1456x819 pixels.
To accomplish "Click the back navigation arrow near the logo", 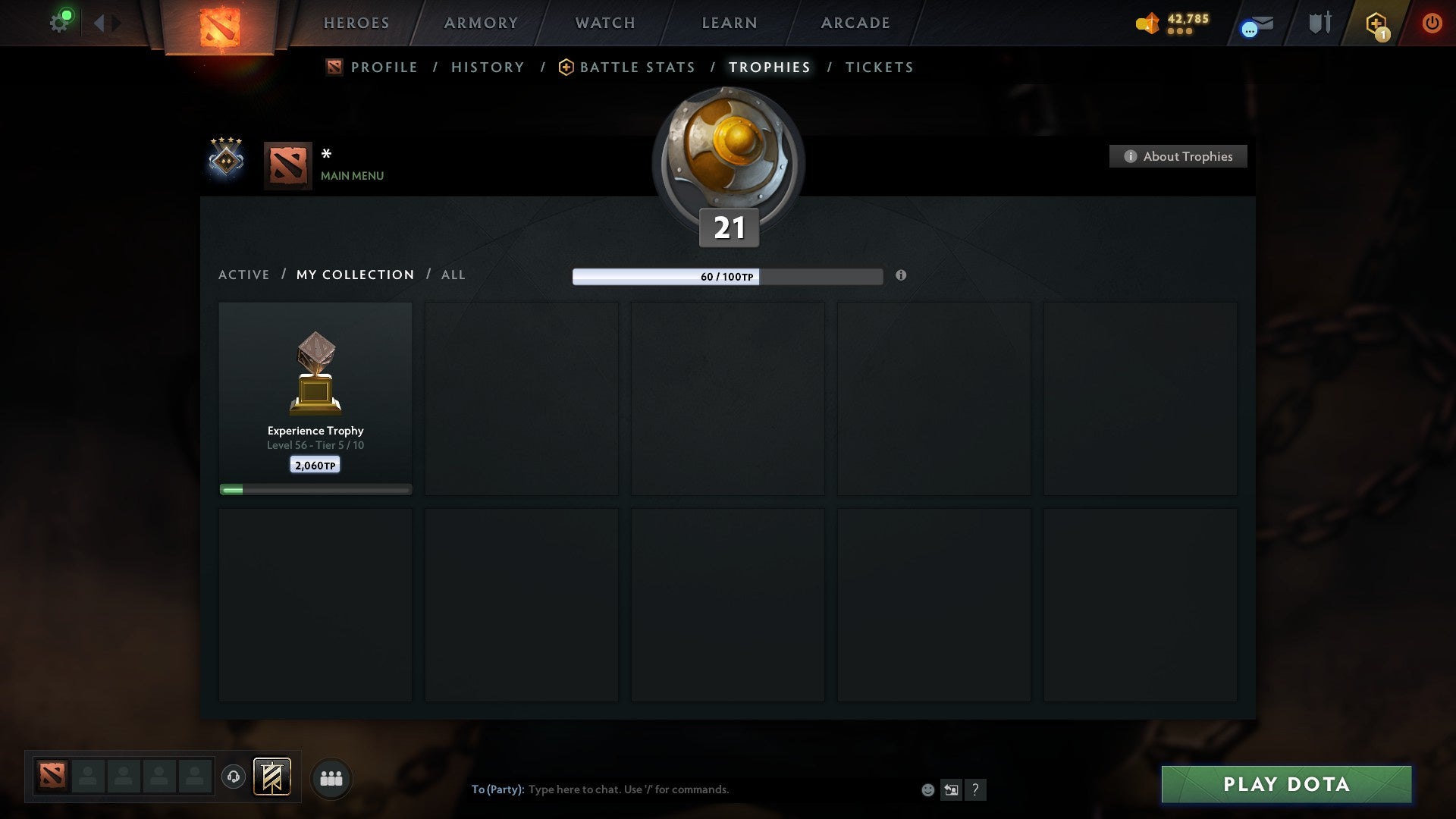I will [x=99, y=24].
